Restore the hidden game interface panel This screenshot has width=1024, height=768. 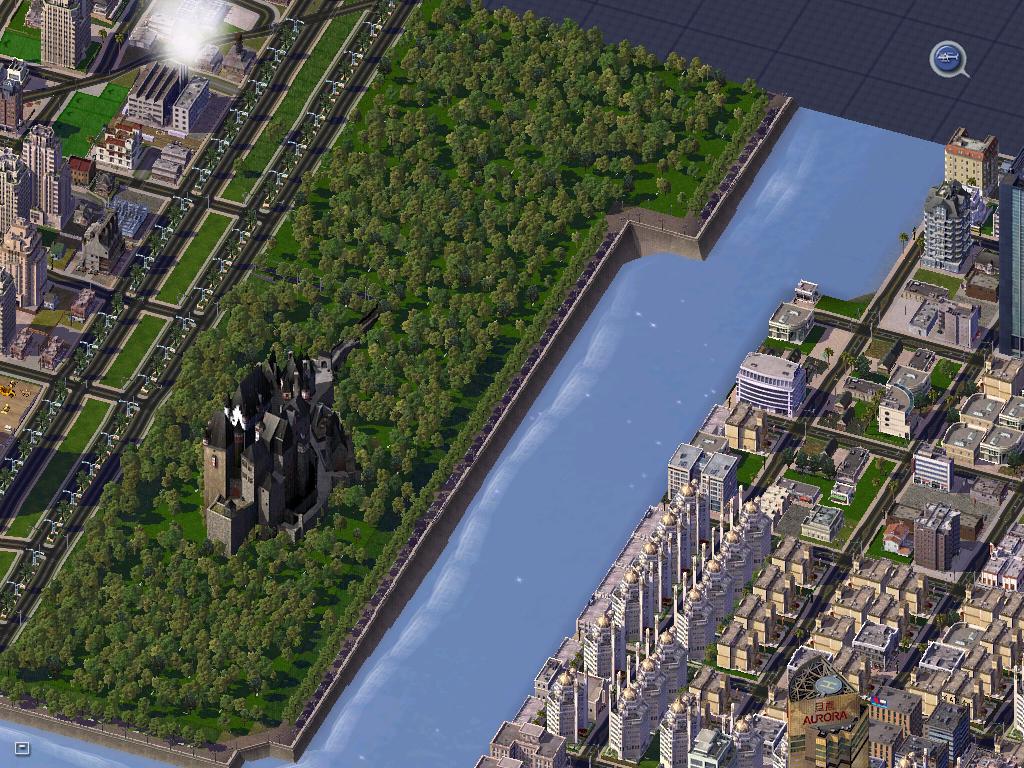(22, 747)
